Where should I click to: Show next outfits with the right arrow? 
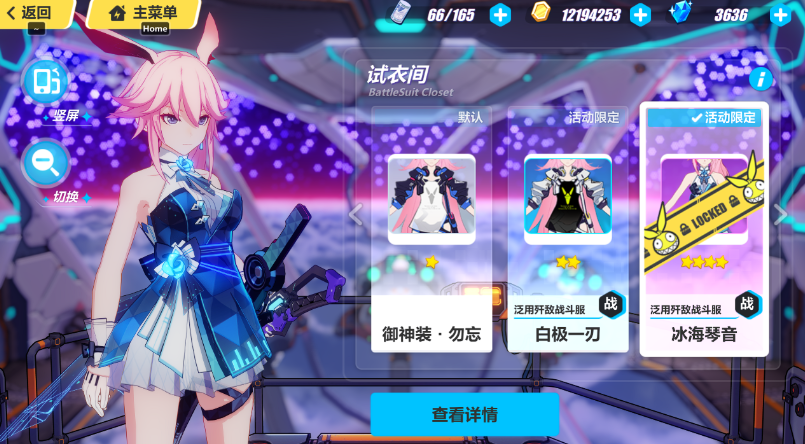coord(782,213)
